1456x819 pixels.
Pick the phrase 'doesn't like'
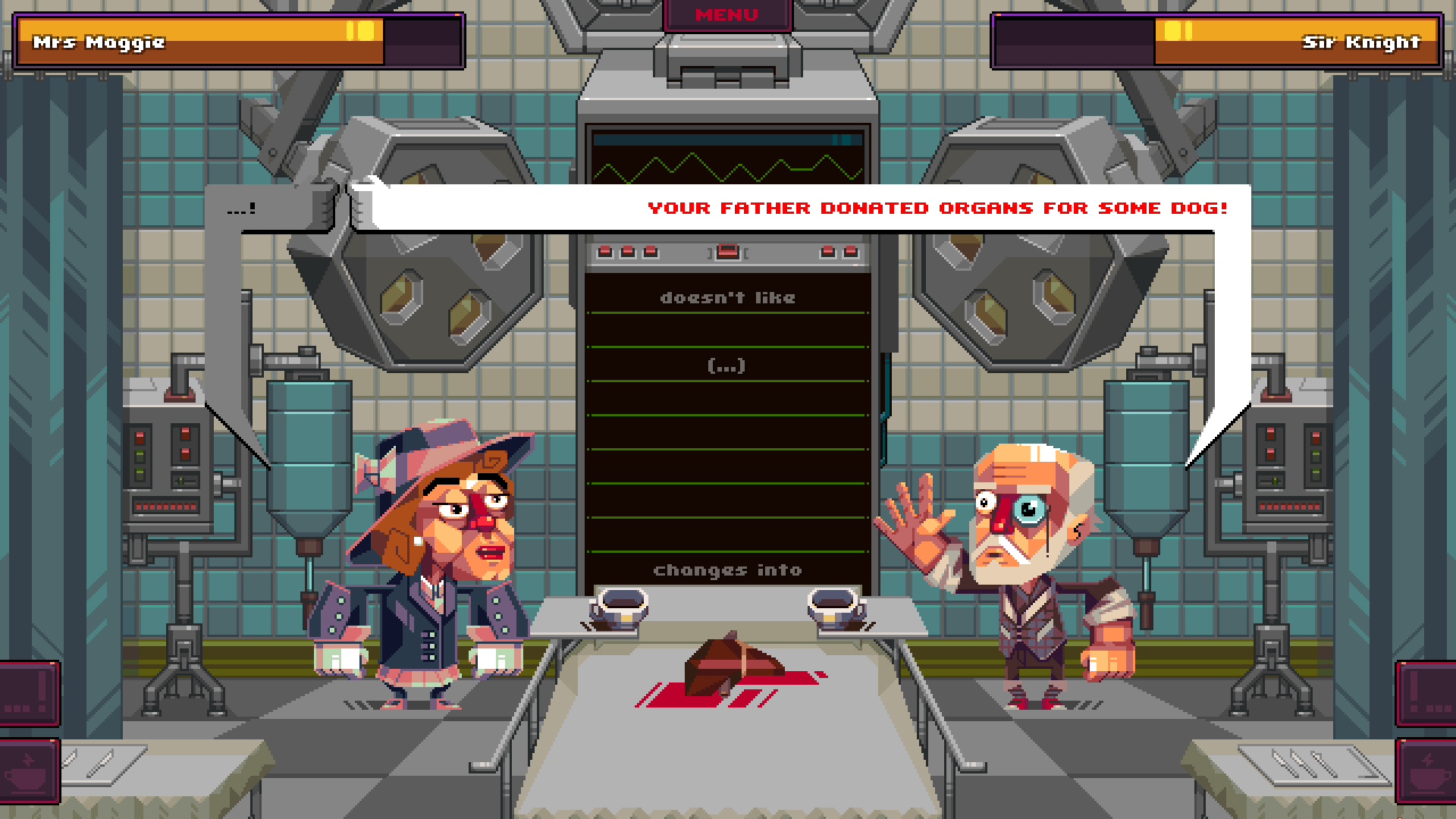click(x=728, y=297)
